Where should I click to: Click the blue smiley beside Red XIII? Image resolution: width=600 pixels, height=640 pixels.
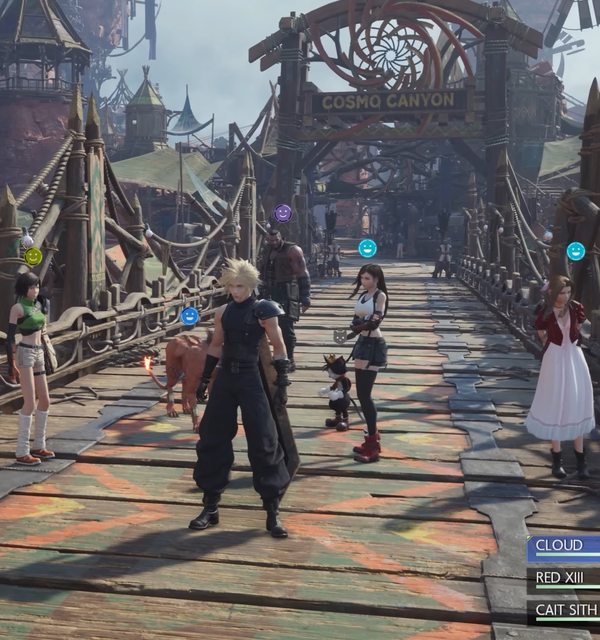click(x=190, y=316)
